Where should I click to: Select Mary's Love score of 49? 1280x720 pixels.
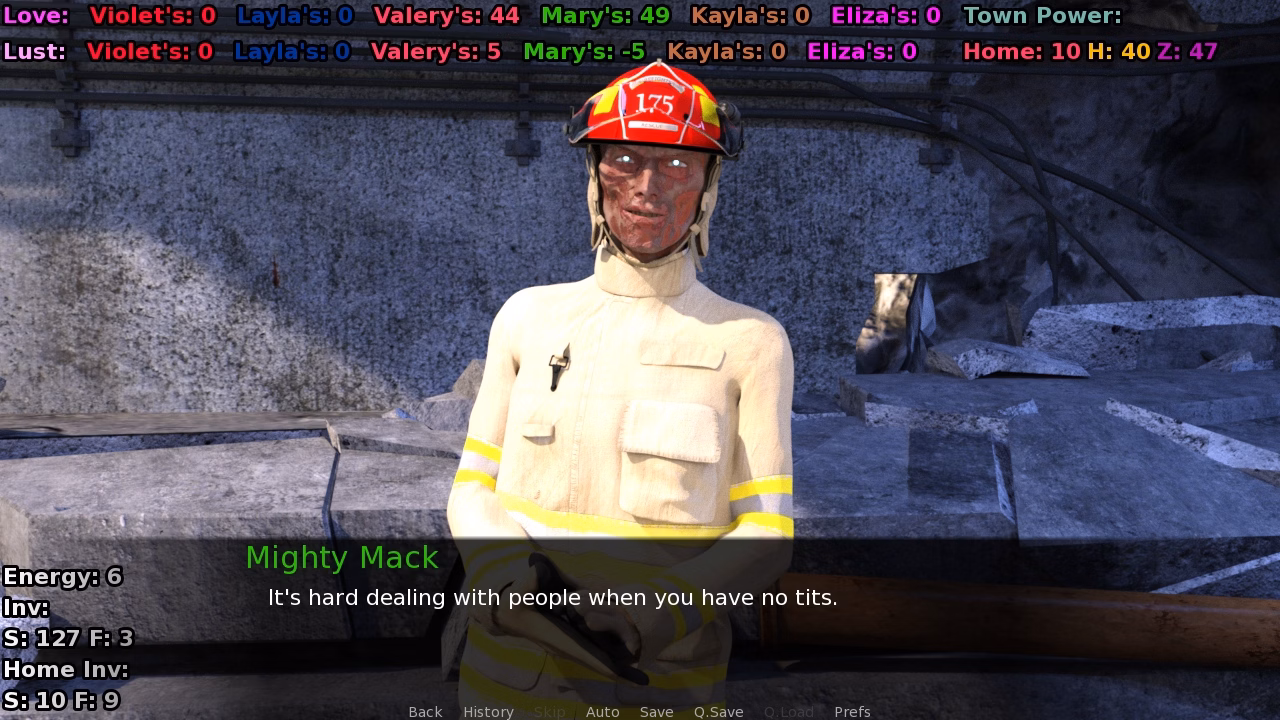(604, 15)
